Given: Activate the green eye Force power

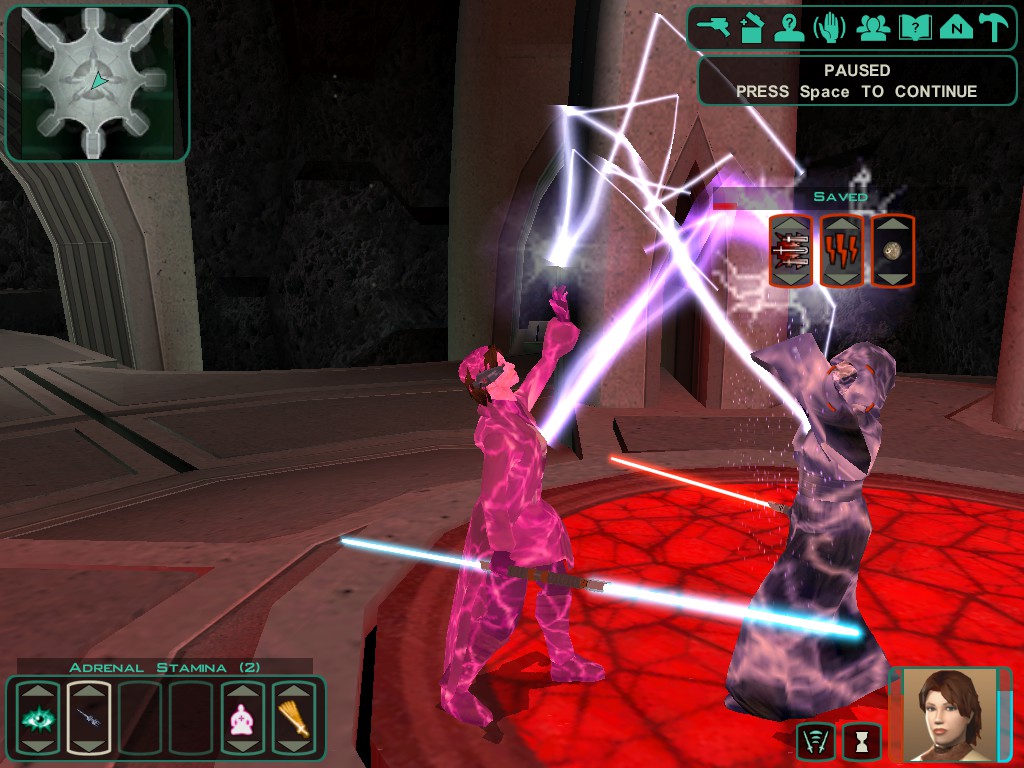Looking at the screenshot, I should pos(36,717).
